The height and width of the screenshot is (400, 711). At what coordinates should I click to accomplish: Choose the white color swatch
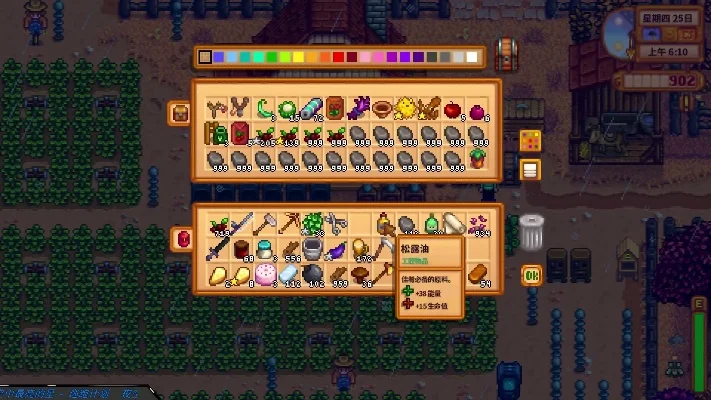click(474, 57)
